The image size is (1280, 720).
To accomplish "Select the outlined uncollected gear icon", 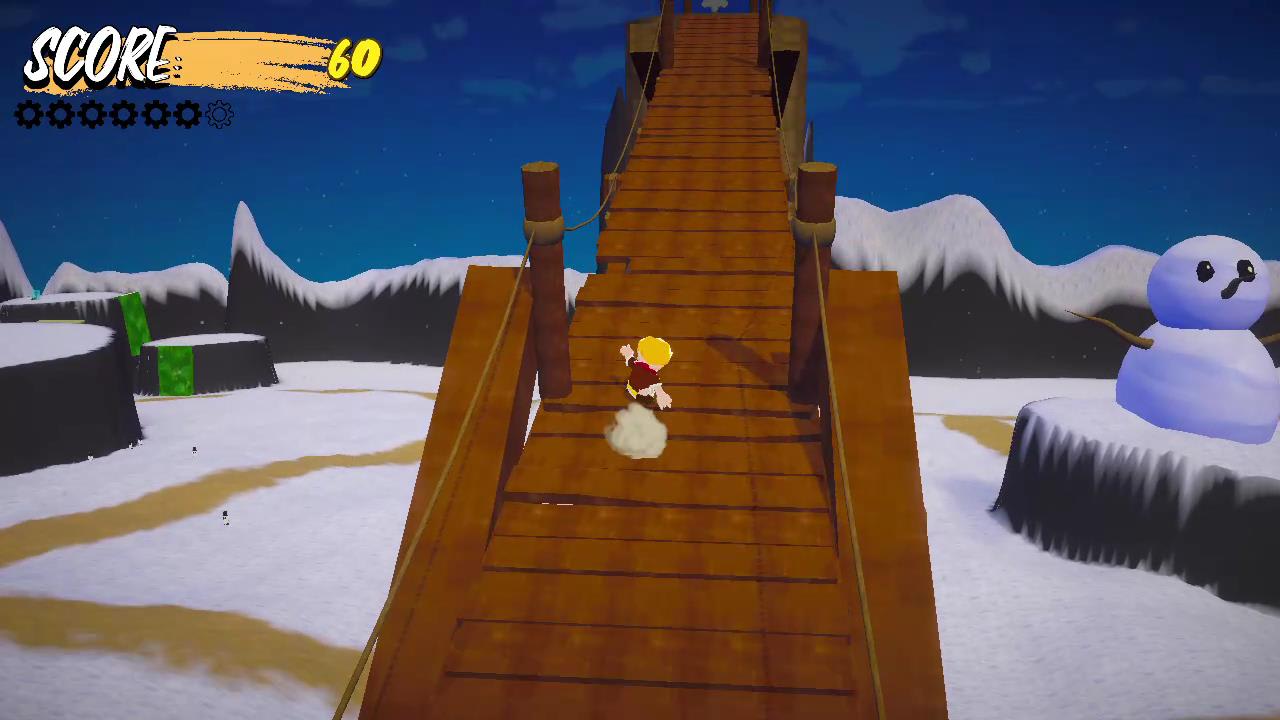I will (x=219, y=114).
